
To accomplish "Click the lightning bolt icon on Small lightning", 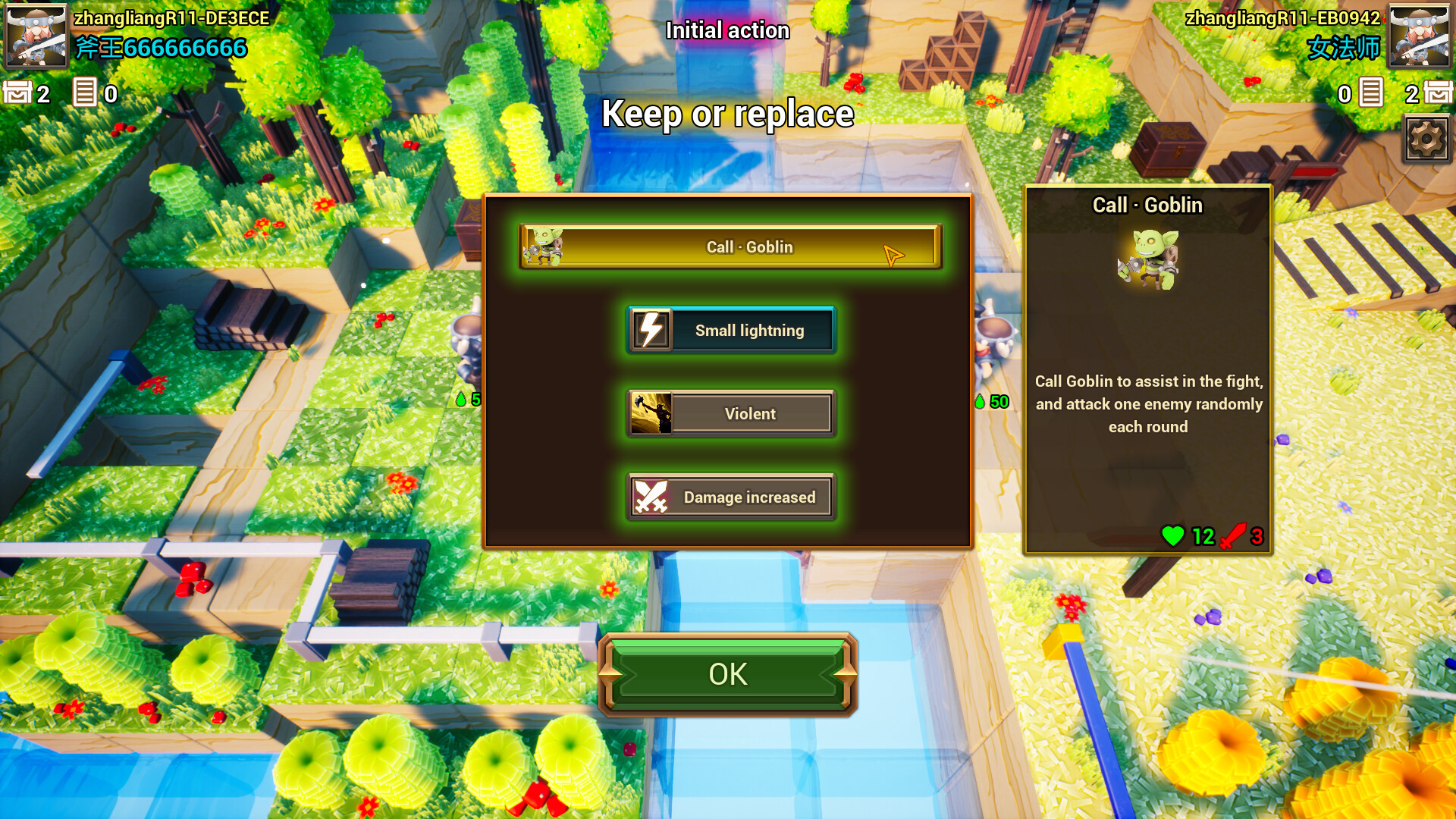I will click(651, 329).
